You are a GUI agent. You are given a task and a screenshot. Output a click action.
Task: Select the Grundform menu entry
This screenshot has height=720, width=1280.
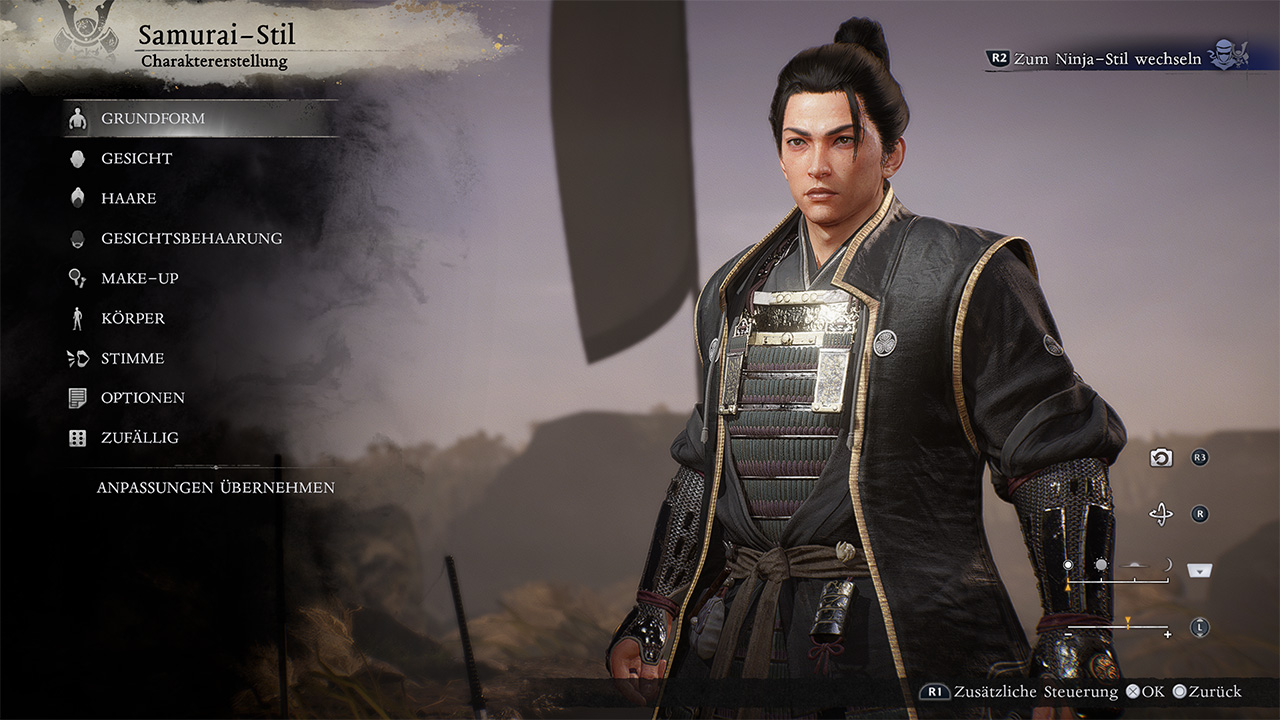click(153, 118)
